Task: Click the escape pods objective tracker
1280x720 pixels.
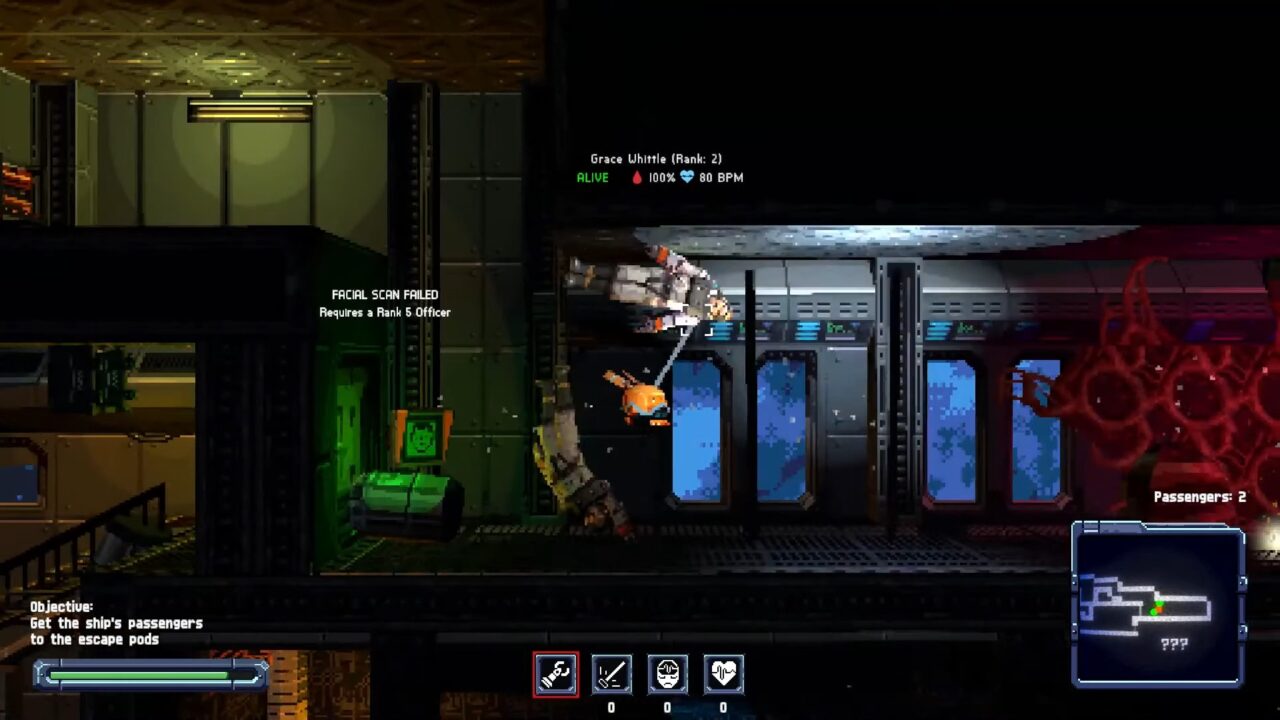Action: pyautogui.click(x=115, y=623)
